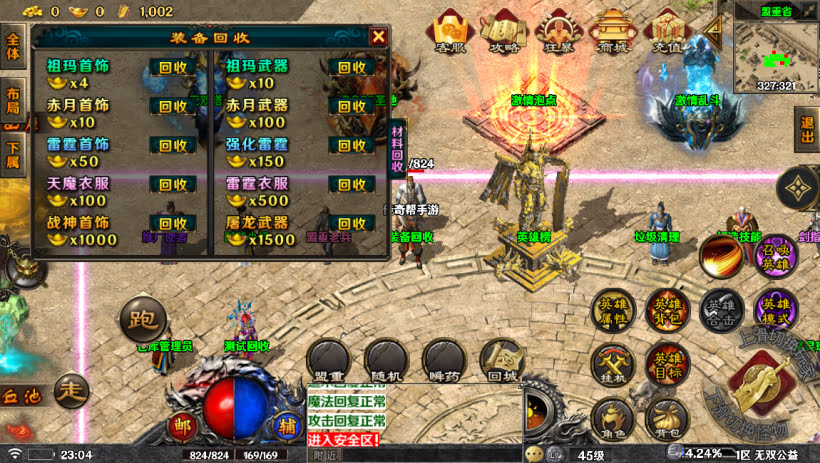Recycle 战神首饰 for 1000 ingots
Viewport: 820px width, 463px height.
click(173, 223)
